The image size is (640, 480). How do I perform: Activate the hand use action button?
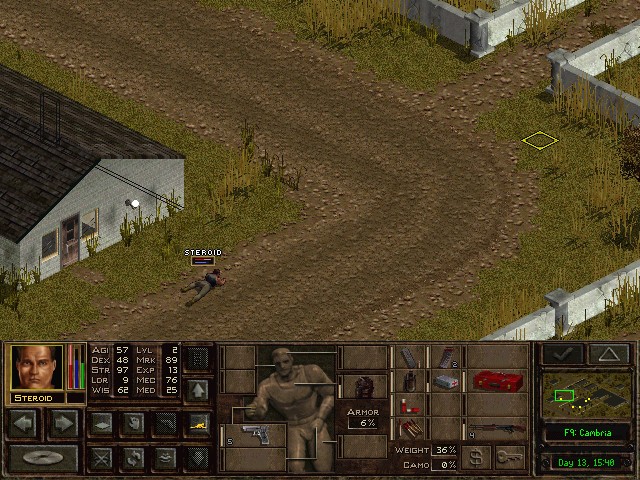(132, 423)
